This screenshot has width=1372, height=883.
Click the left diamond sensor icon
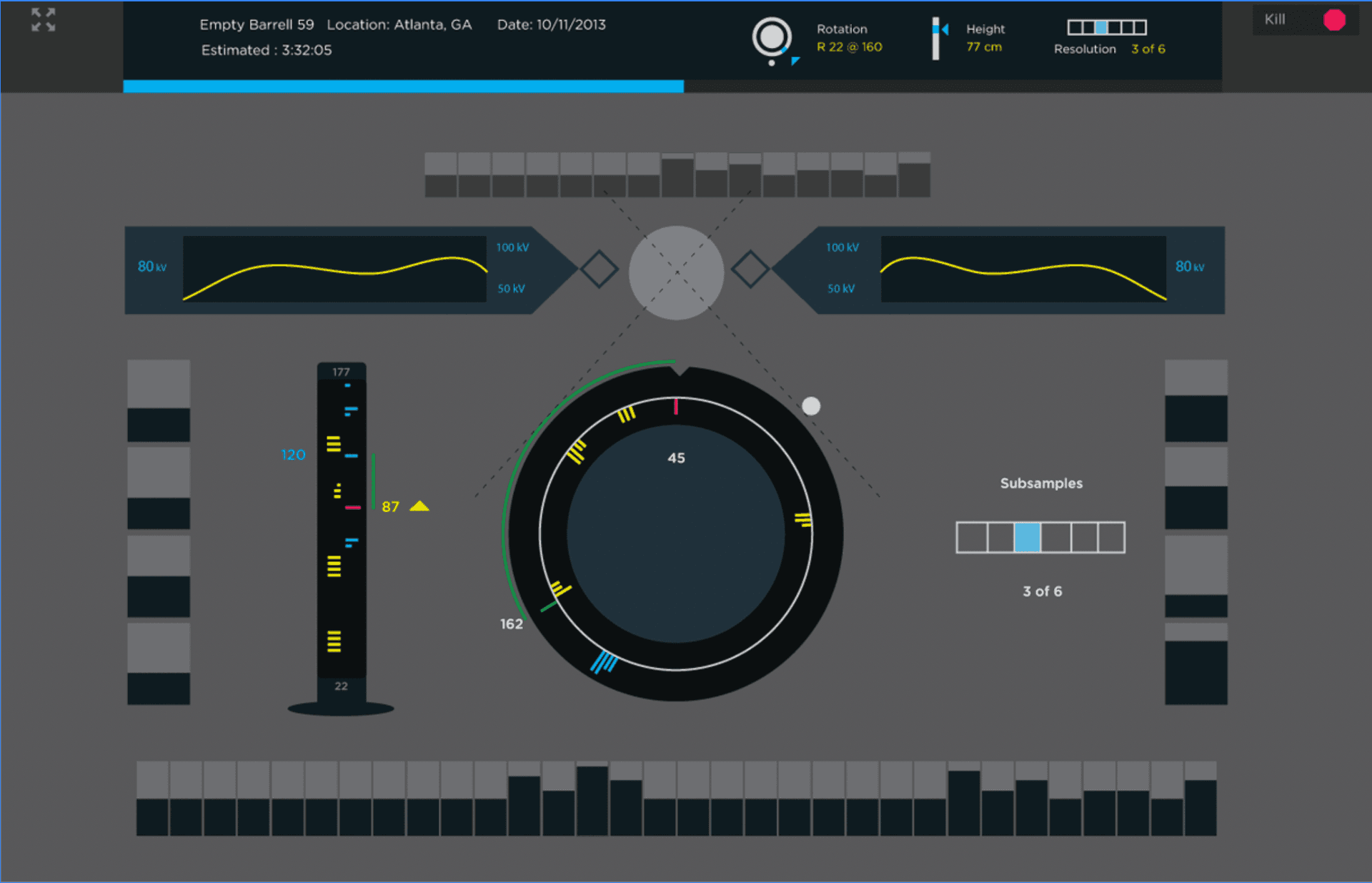(x=599, y=270)
